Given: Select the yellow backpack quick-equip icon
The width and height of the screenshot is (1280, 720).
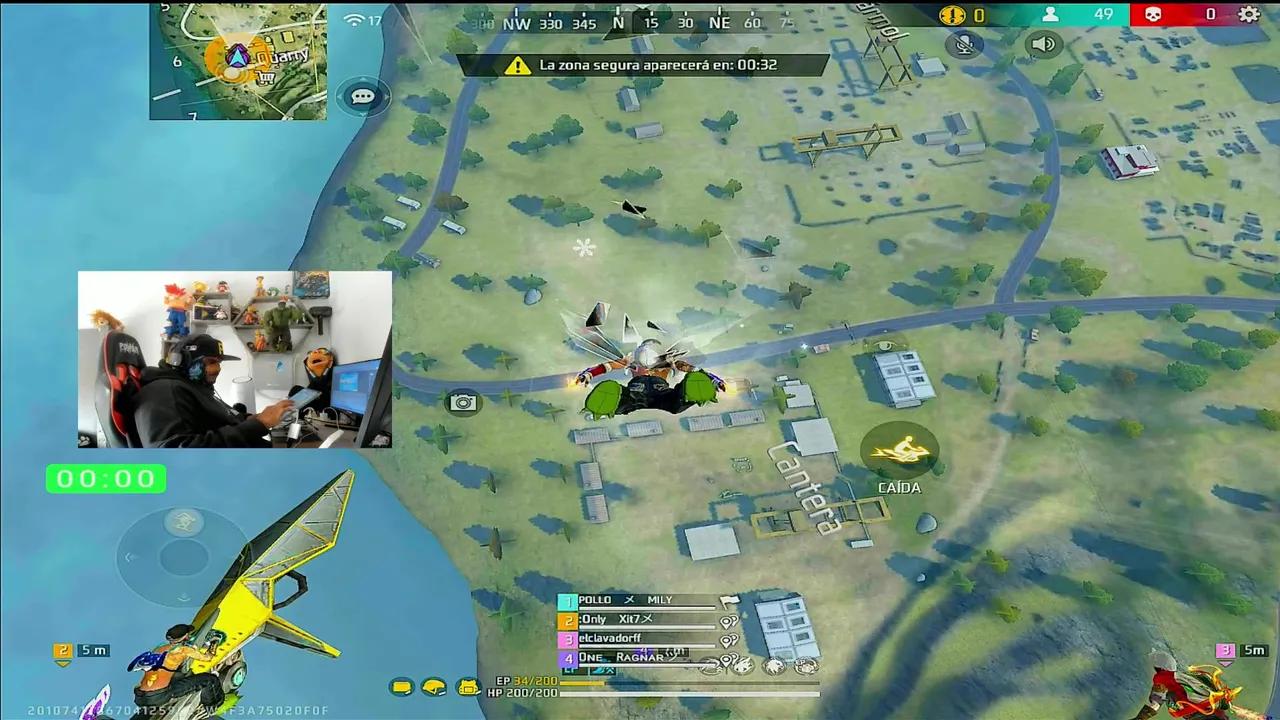Looking at the screenshot, I should point(467,686).
